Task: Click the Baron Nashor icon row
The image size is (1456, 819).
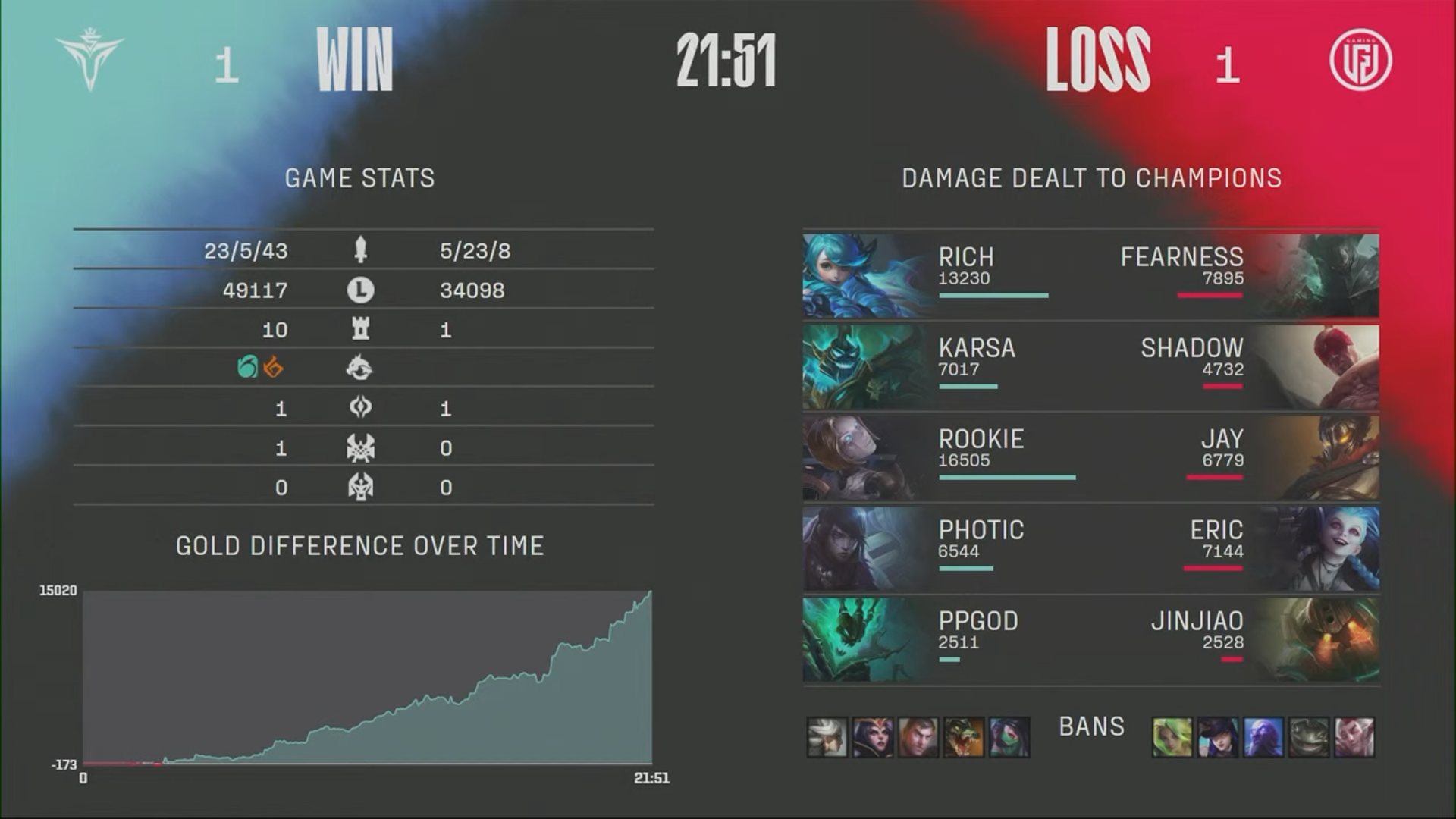Action: coord(362,448)
